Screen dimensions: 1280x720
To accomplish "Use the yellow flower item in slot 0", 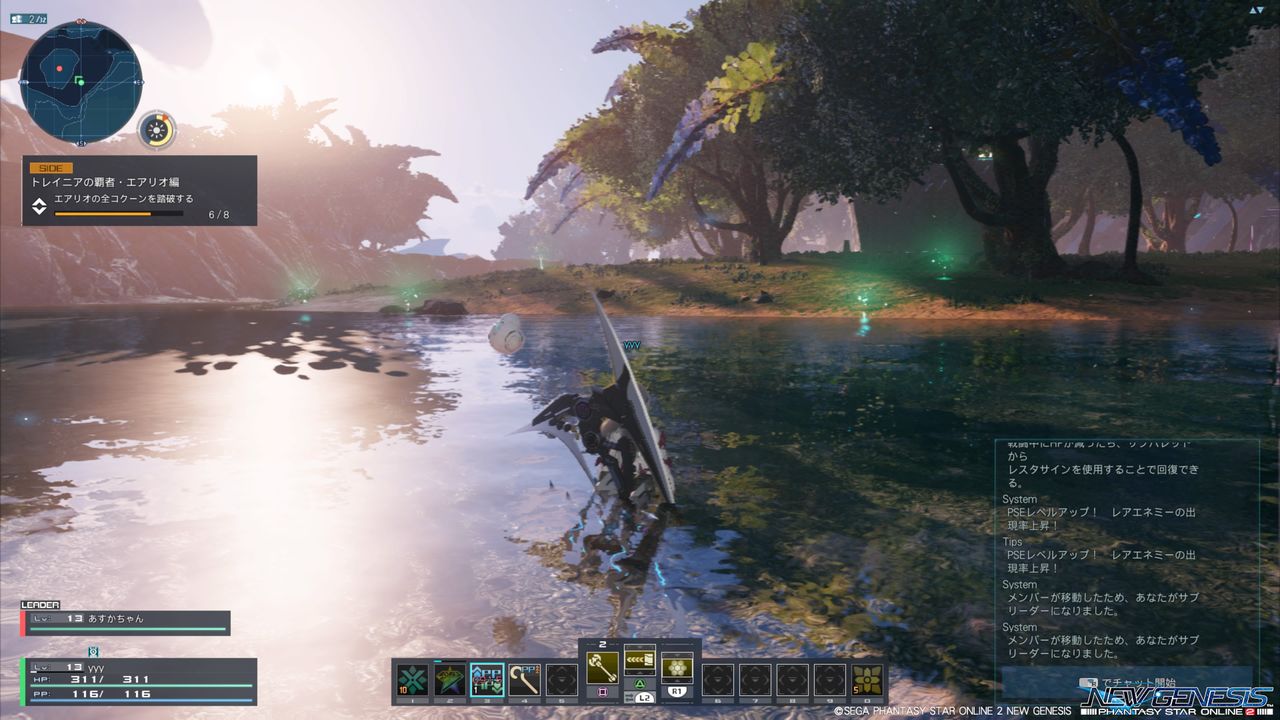I will [867, 679].
